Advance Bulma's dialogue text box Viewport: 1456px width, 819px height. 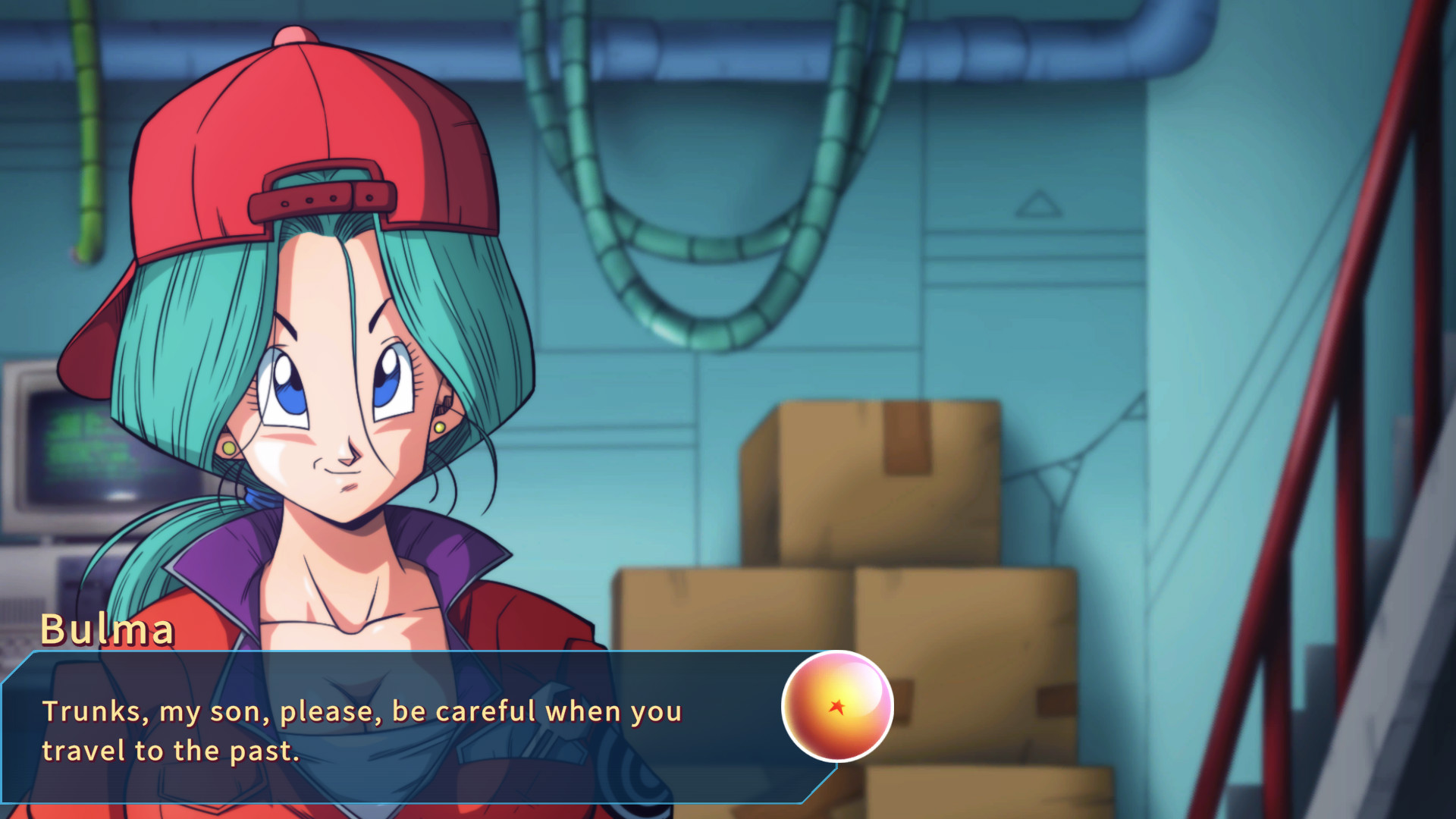pos(394,728)
